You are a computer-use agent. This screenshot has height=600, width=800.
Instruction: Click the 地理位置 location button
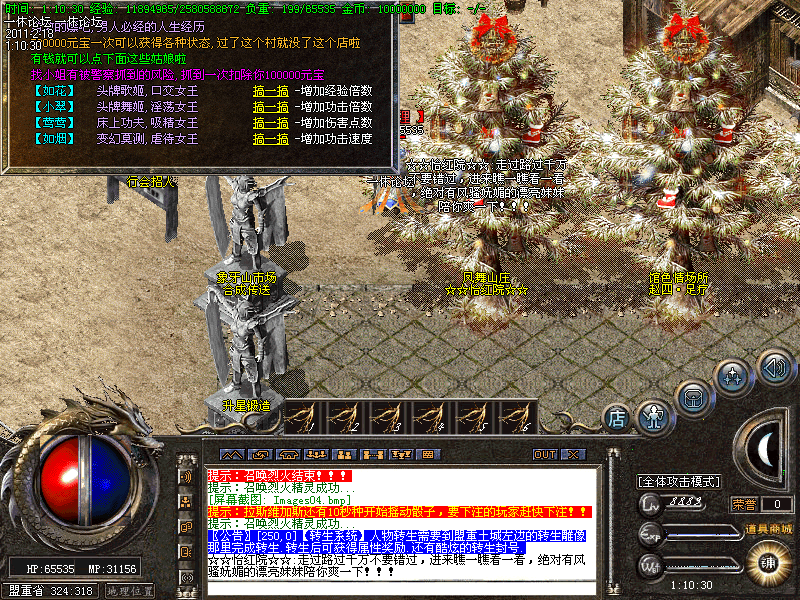coord(130,591)
